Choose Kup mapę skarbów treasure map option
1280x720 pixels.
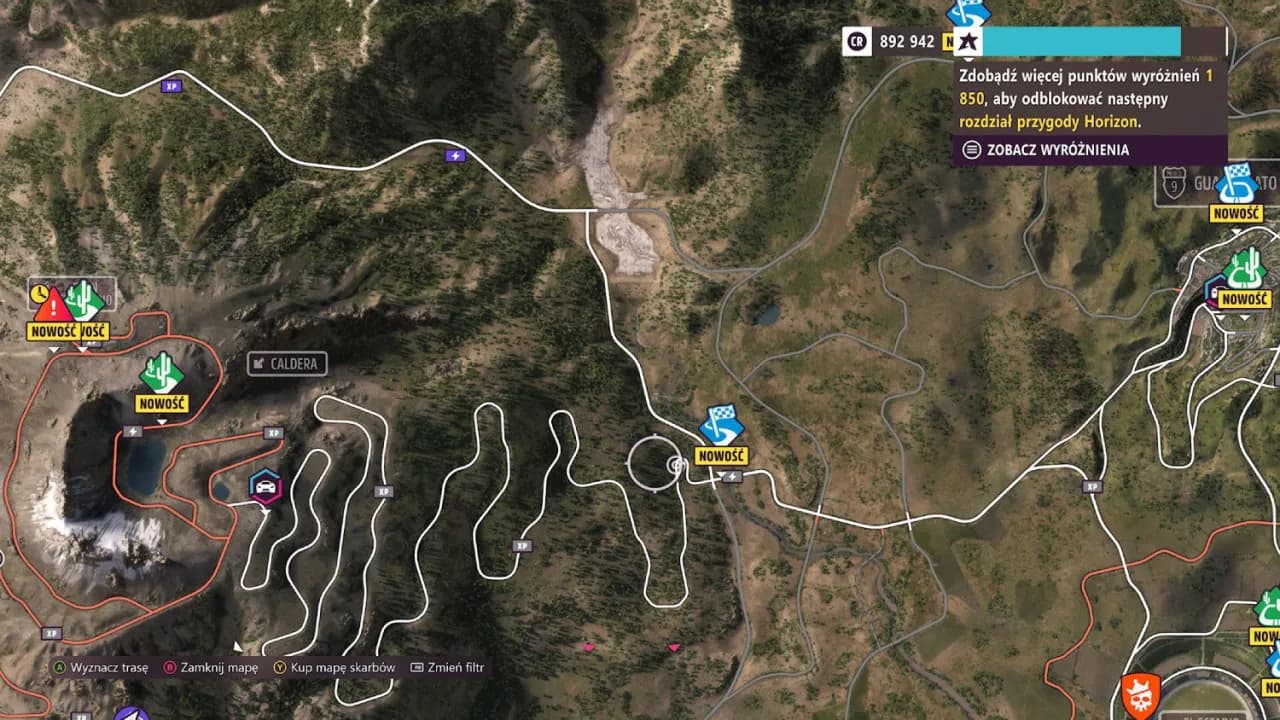[x=335, y=667]
